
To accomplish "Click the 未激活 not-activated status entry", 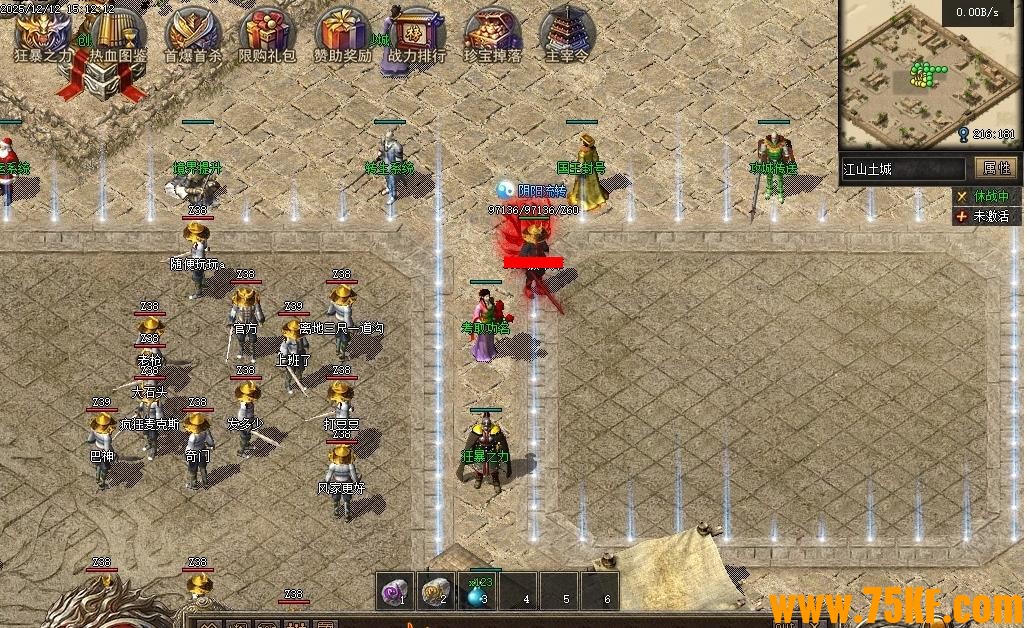I will pyautogui.click(x=983, y=216).
